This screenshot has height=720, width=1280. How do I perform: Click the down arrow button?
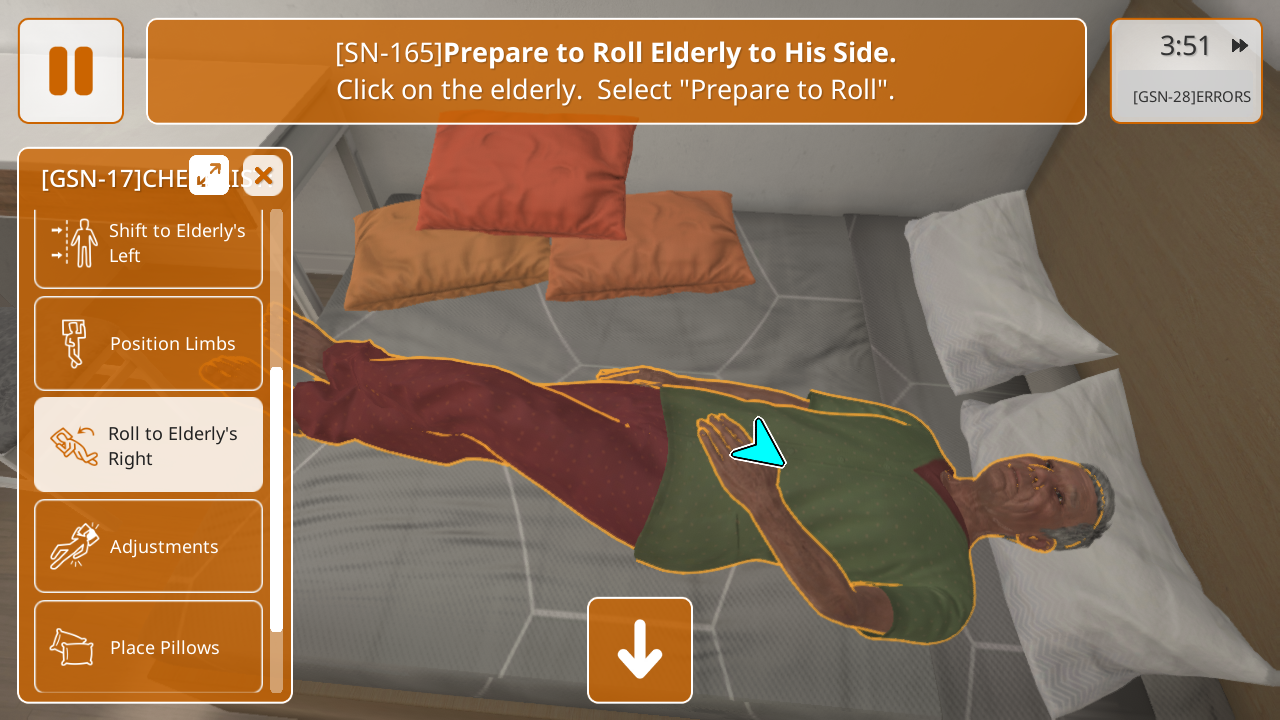point(640,650)
